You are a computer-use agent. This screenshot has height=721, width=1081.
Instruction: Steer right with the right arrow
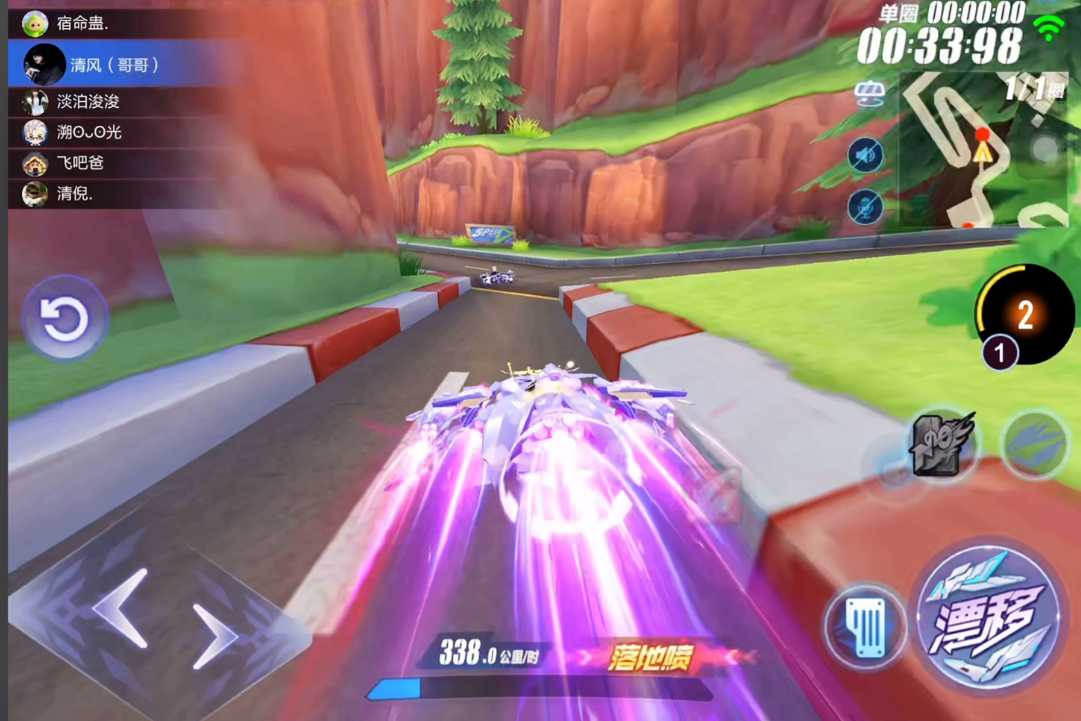[214, 636]
